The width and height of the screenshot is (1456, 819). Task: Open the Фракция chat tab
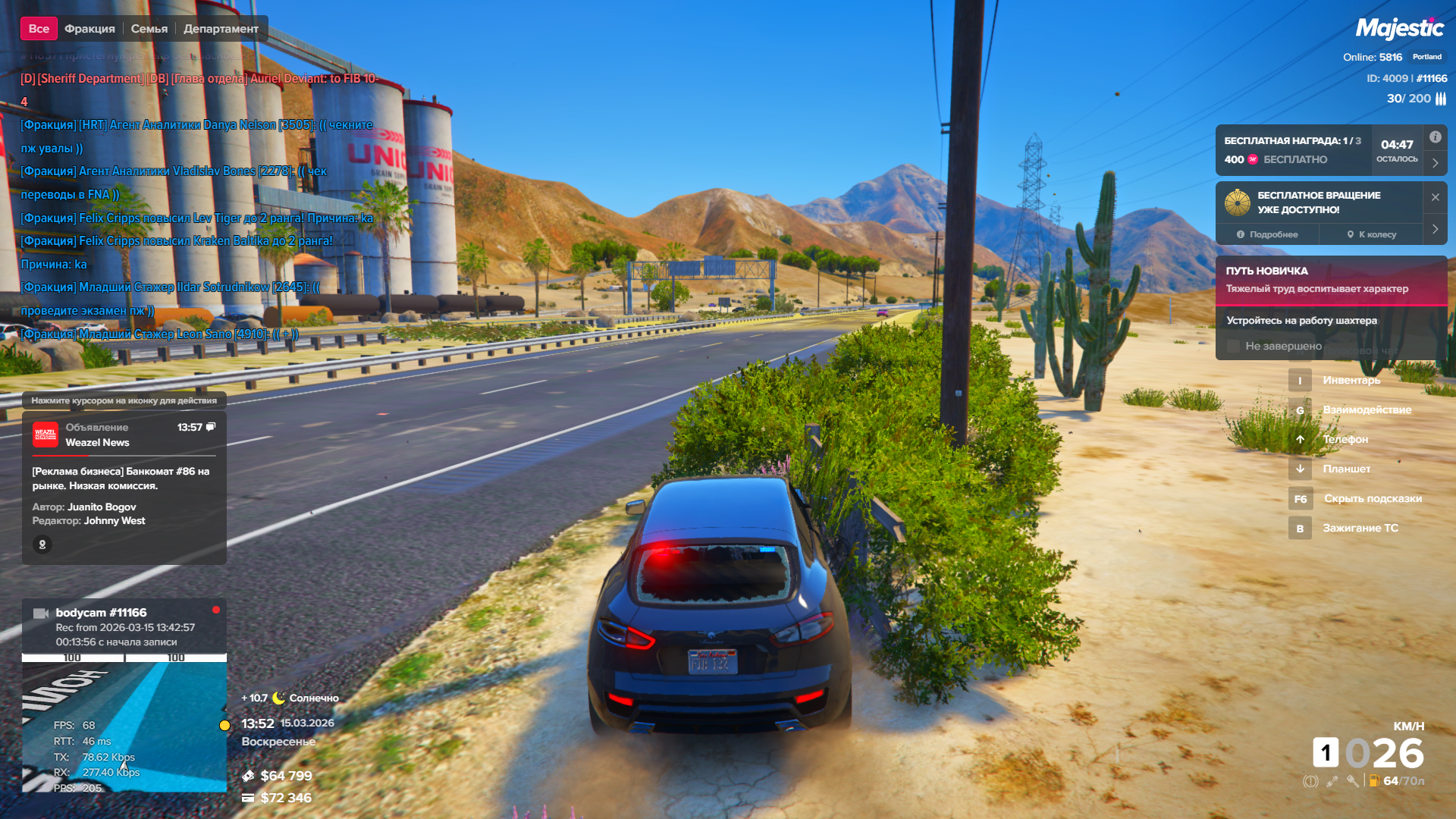(89, 29)
